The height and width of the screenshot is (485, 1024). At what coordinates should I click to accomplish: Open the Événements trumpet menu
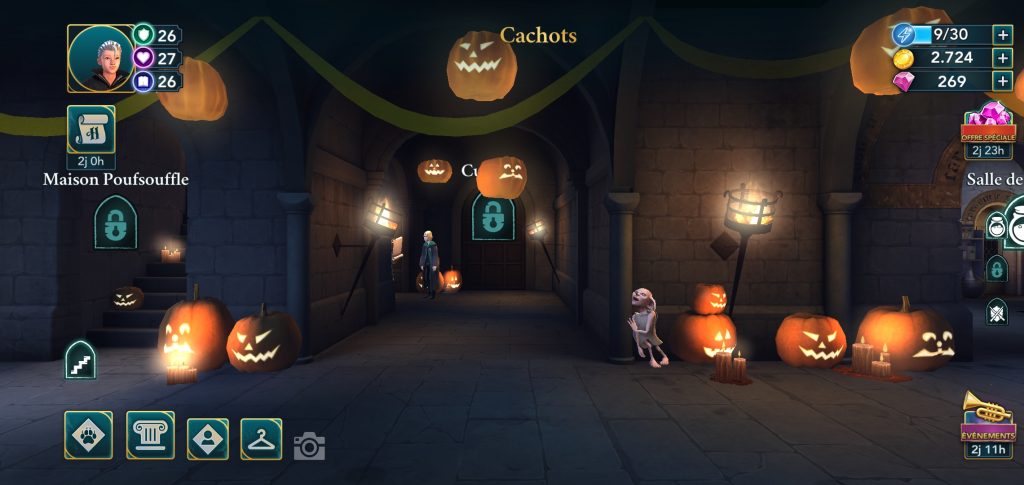[x=988, y=420]
